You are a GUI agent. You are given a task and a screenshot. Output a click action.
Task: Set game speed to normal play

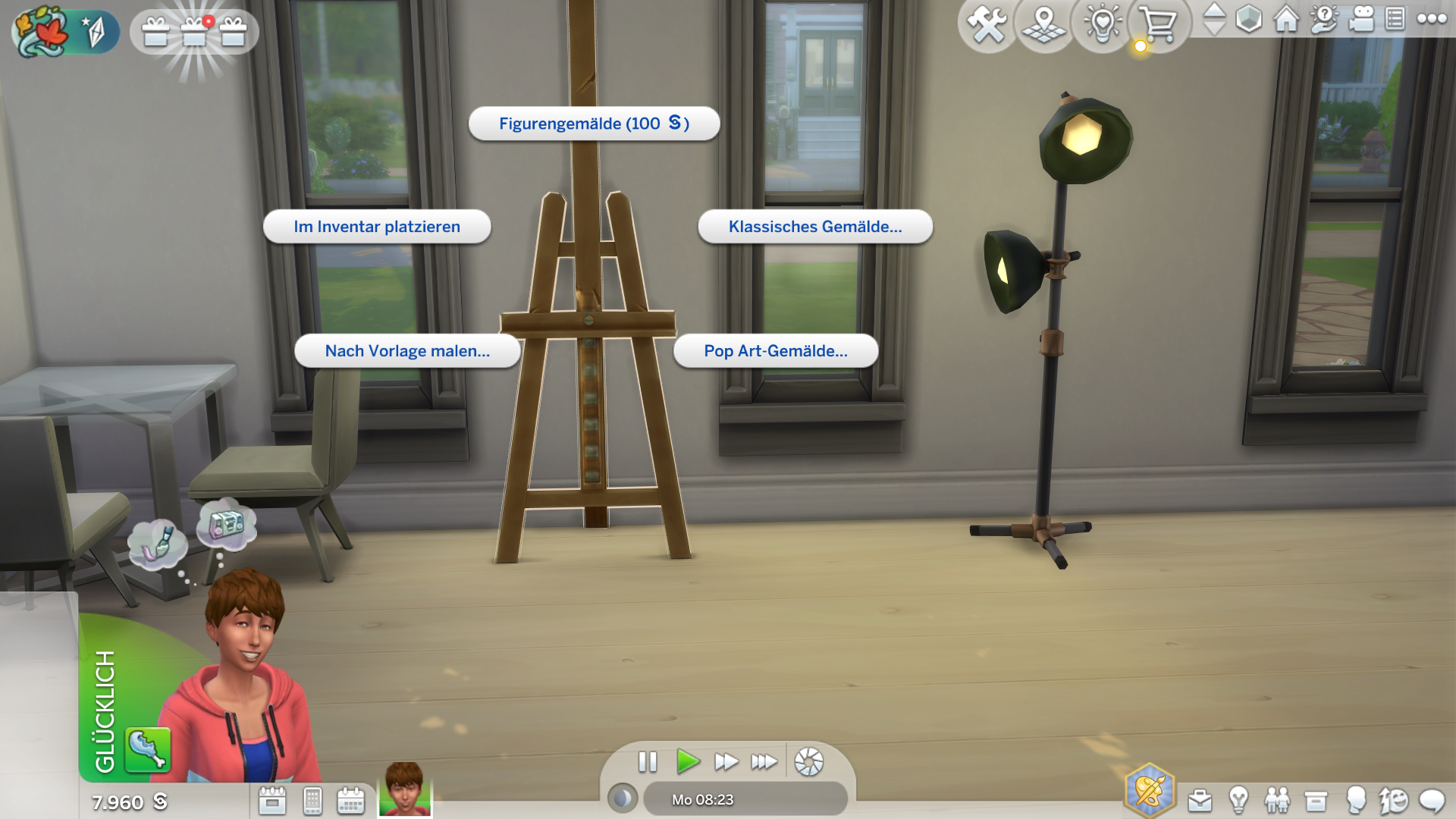pos(687,761)
